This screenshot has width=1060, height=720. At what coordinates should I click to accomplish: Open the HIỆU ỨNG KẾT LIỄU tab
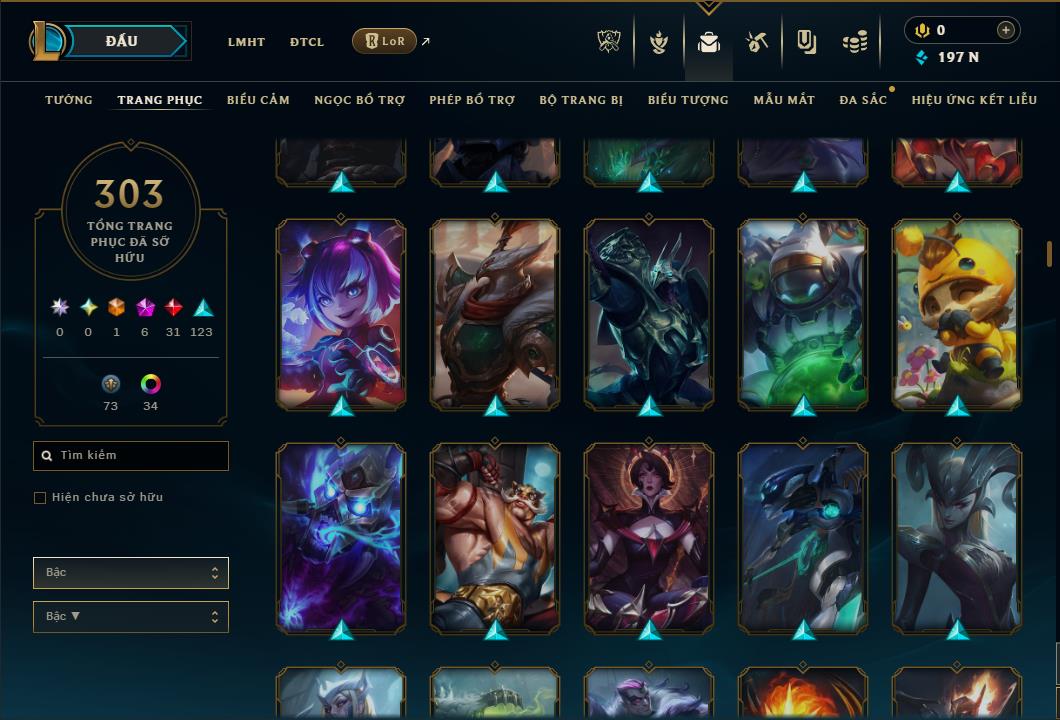tap(974, 100)
